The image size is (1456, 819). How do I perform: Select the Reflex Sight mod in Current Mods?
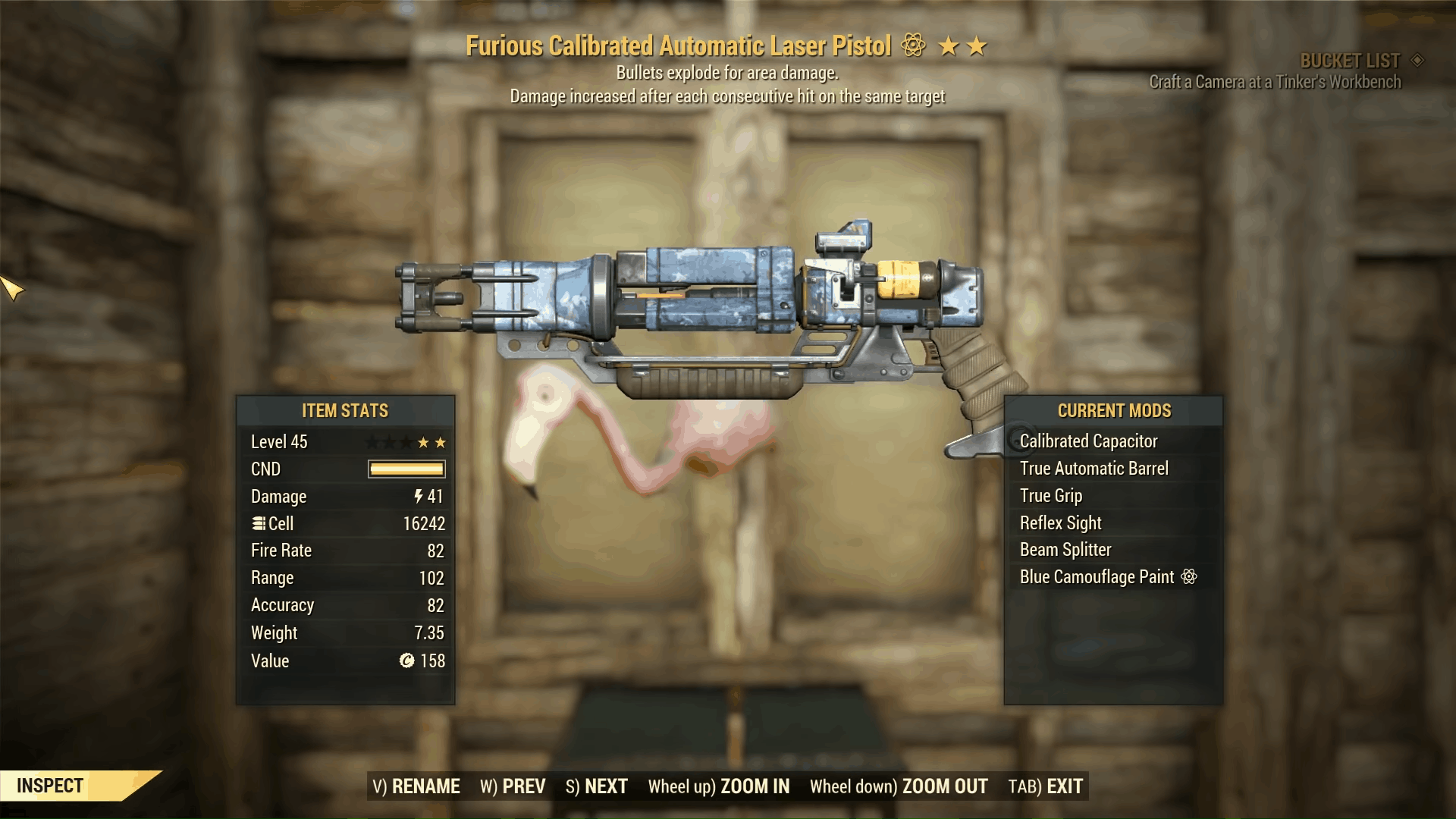pyautogui.click(x=1061, y=522)
